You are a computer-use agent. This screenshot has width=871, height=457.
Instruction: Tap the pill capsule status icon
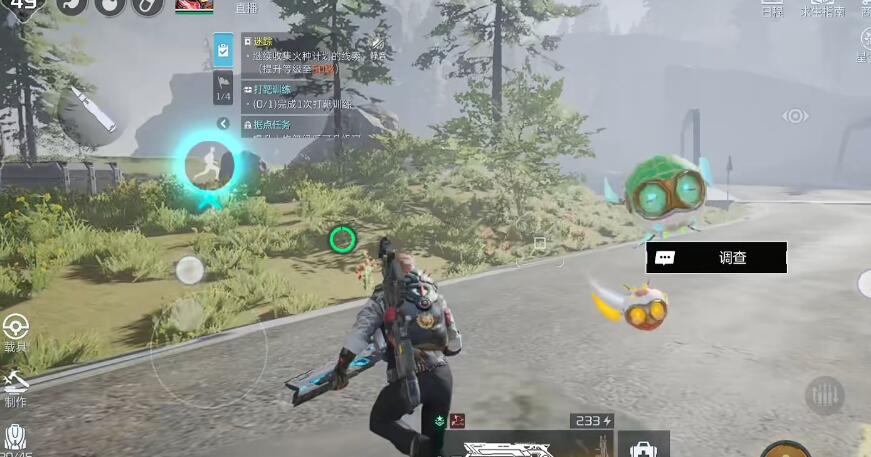coord(147,5)
